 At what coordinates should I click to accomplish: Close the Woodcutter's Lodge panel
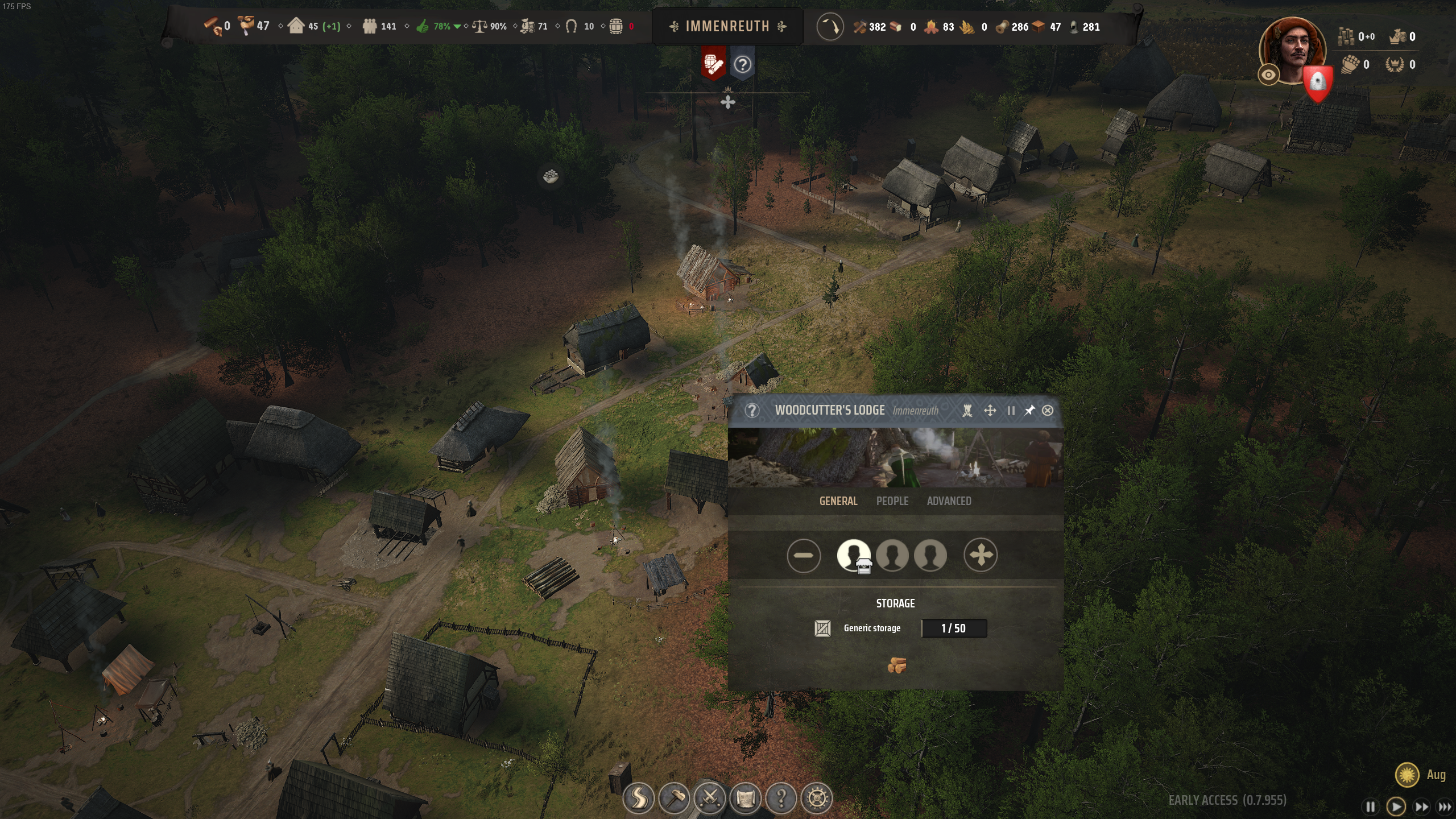tap(1048, 411)
